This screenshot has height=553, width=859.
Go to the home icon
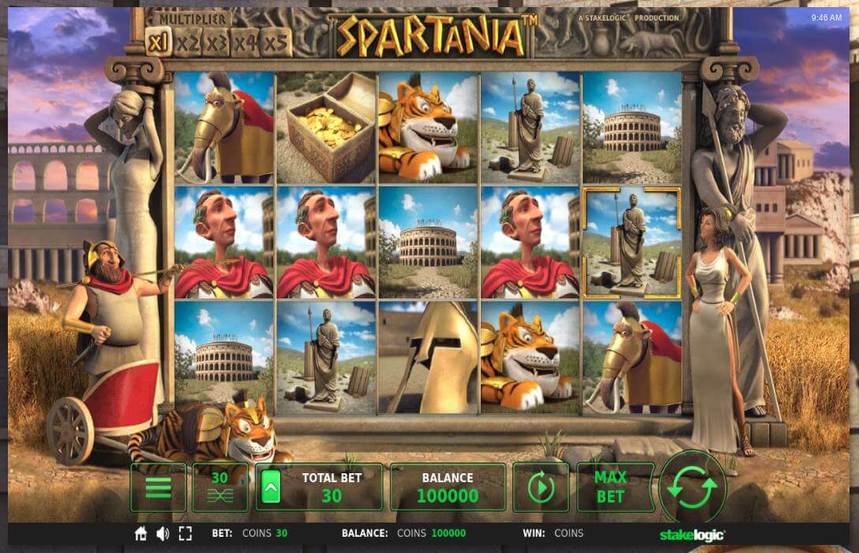(x=141, y=534)
